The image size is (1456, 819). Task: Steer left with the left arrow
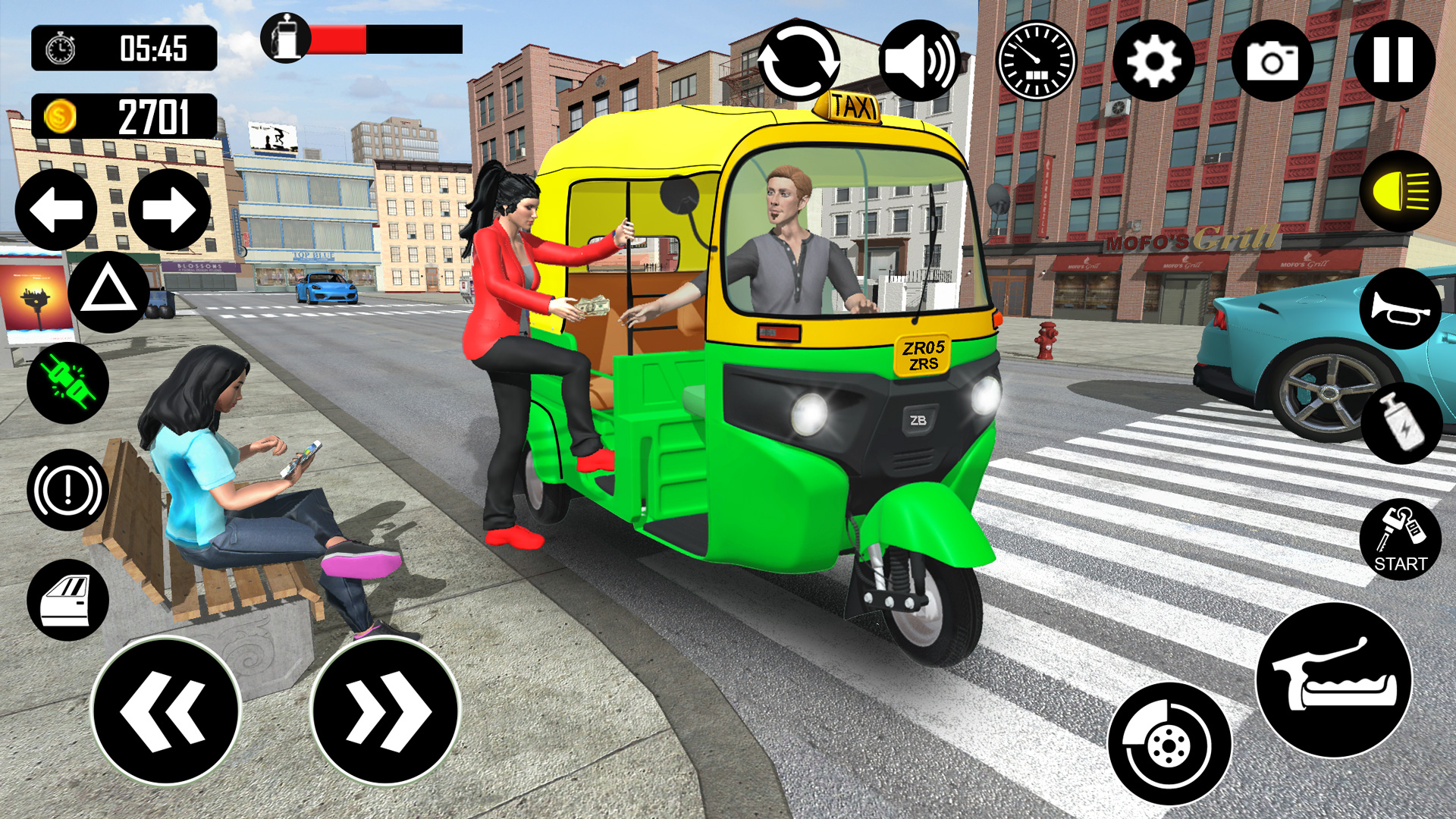[x=57, y=209]
